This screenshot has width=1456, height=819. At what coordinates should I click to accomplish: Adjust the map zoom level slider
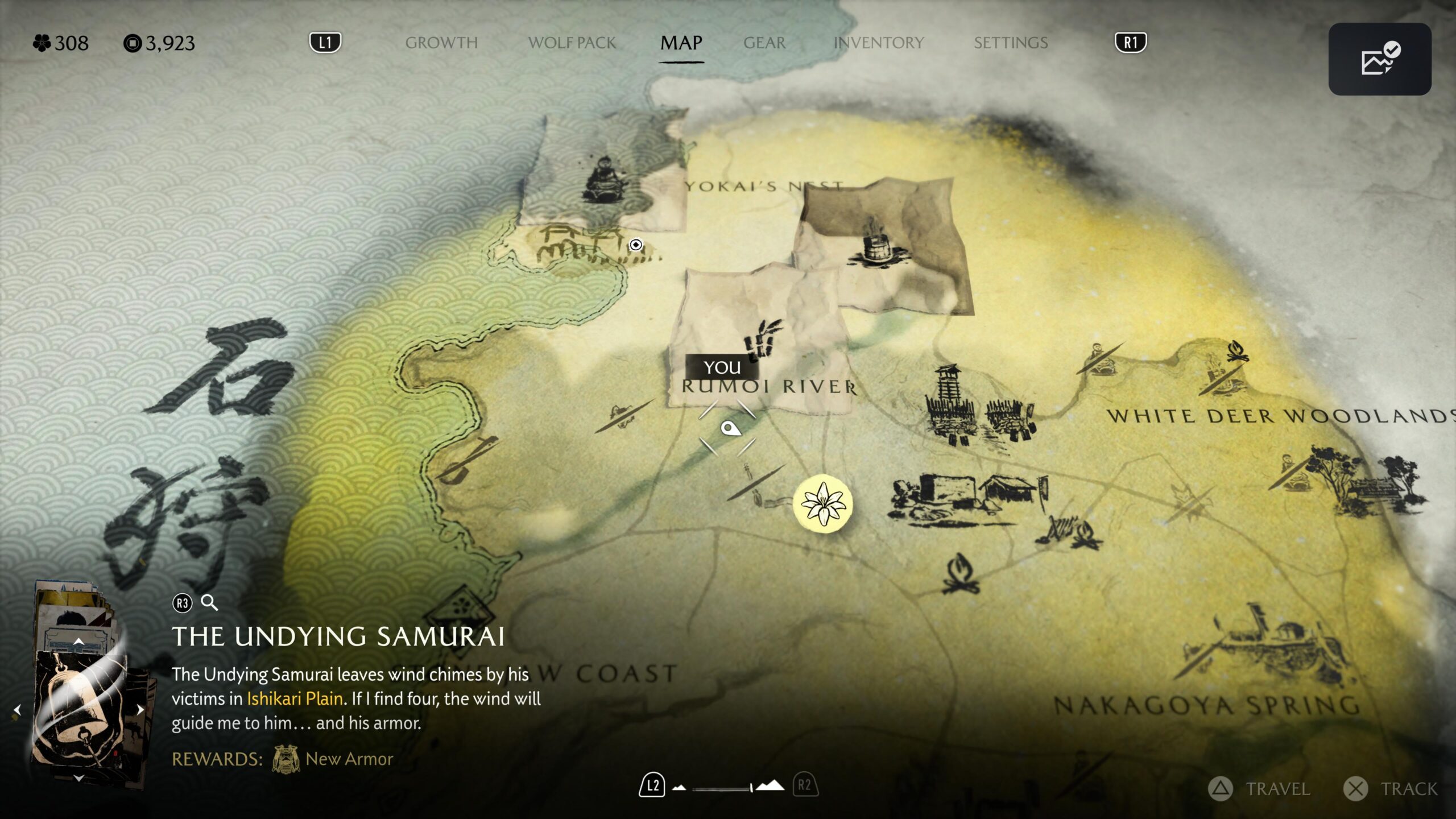click(x=723, y=788)
